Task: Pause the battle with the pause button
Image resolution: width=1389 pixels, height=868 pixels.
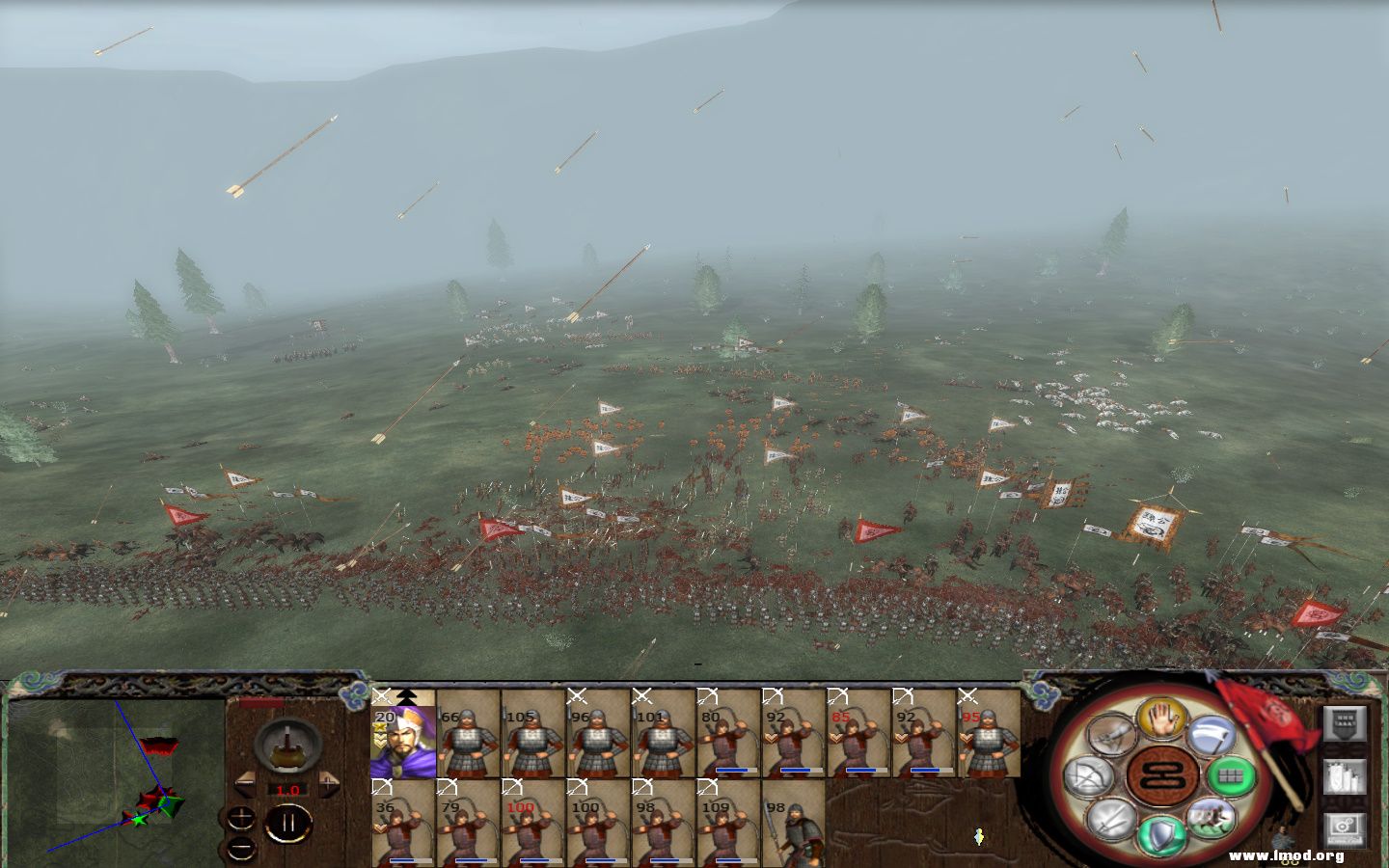Action: point(288,822)
